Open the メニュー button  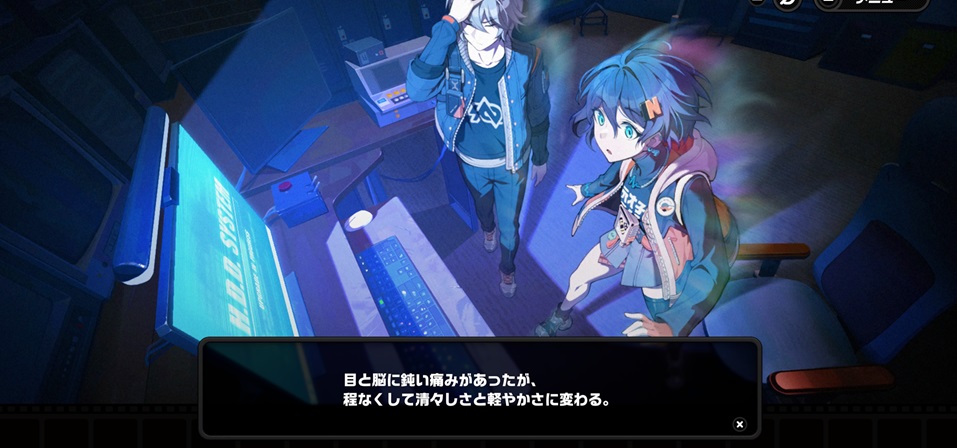coord(871,3)
